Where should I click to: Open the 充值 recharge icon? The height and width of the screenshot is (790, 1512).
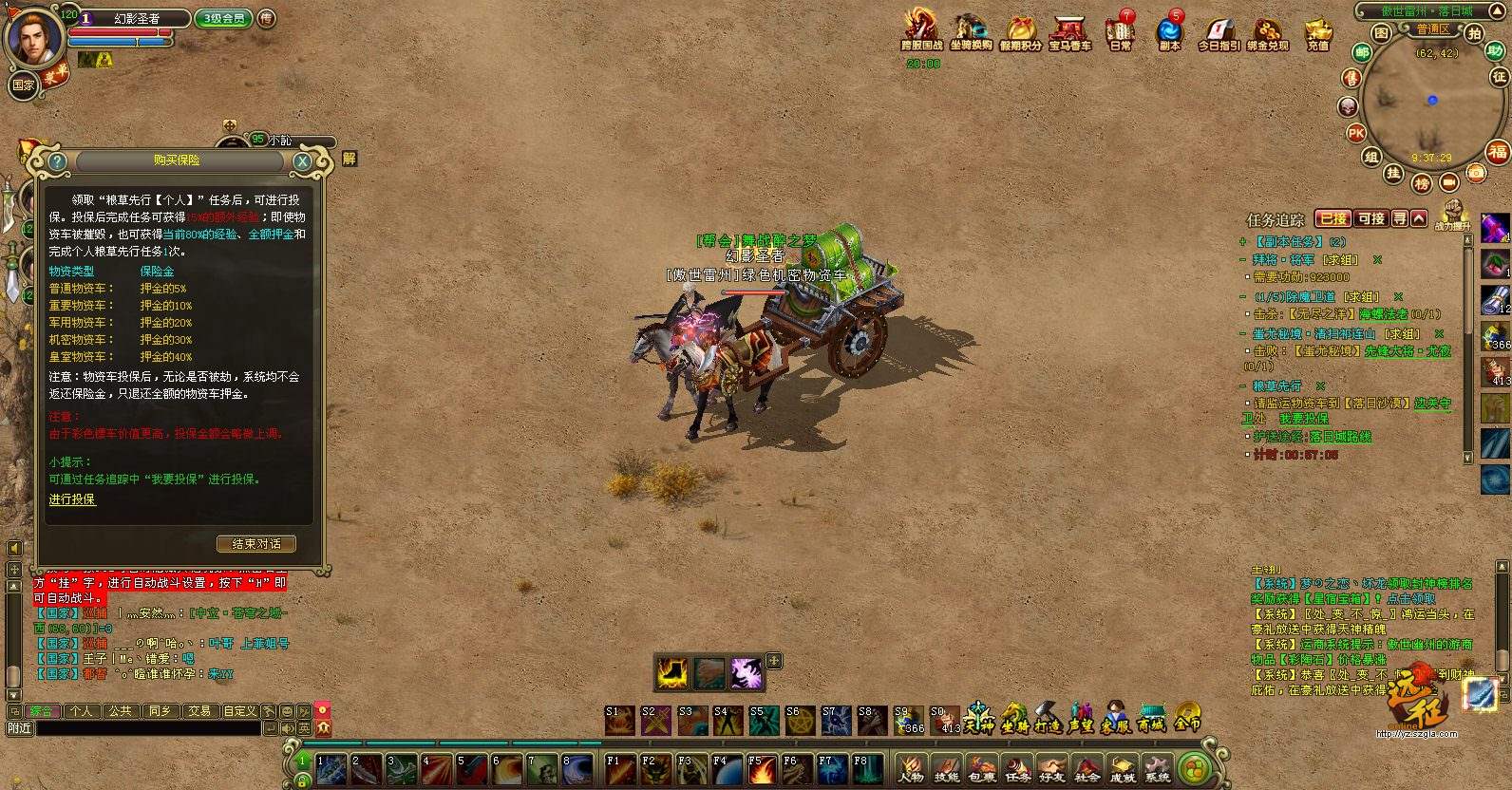1317,30
